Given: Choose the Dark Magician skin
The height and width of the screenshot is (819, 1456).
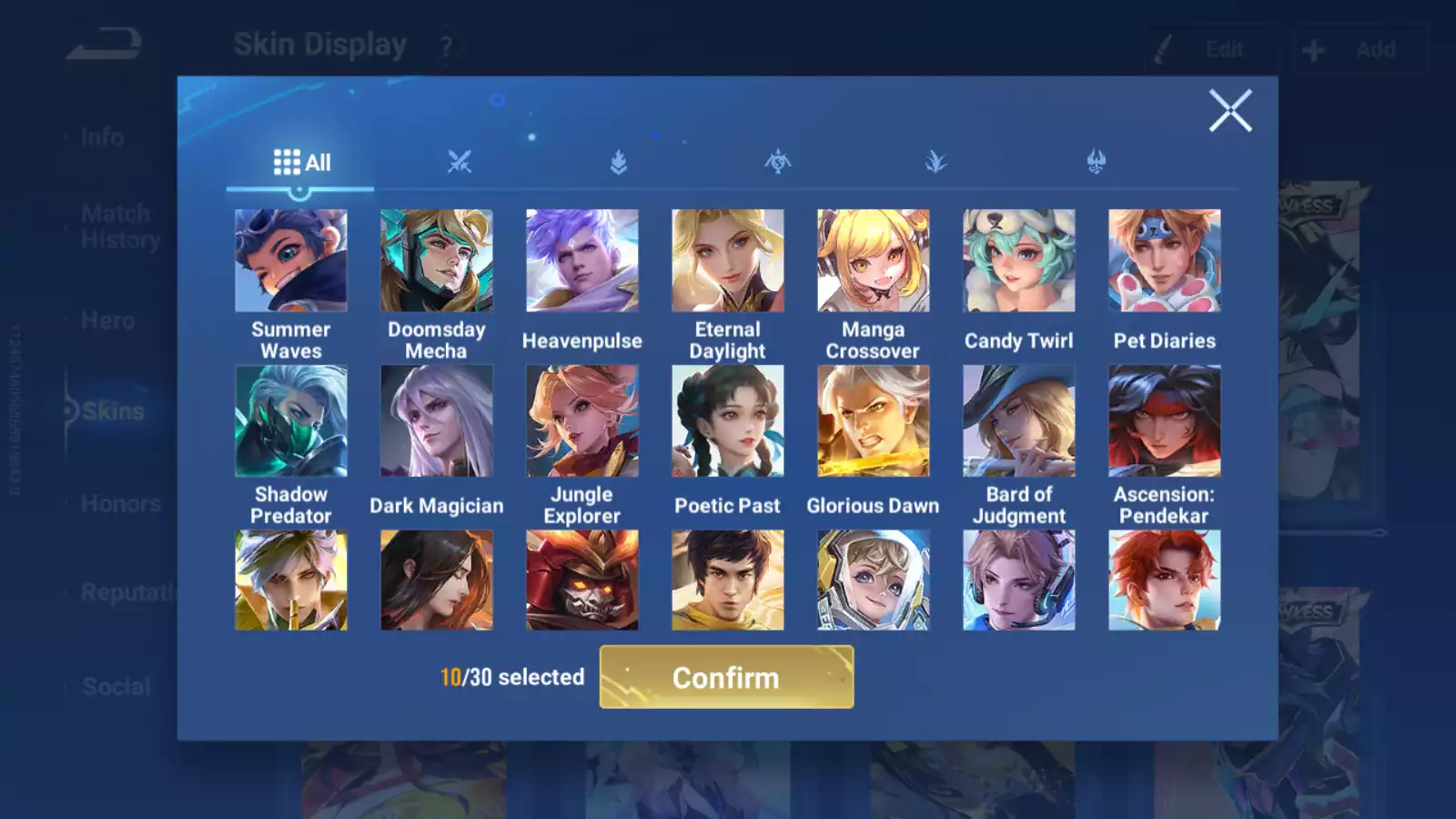Looking at the screenshot, I should click(437, 421).
